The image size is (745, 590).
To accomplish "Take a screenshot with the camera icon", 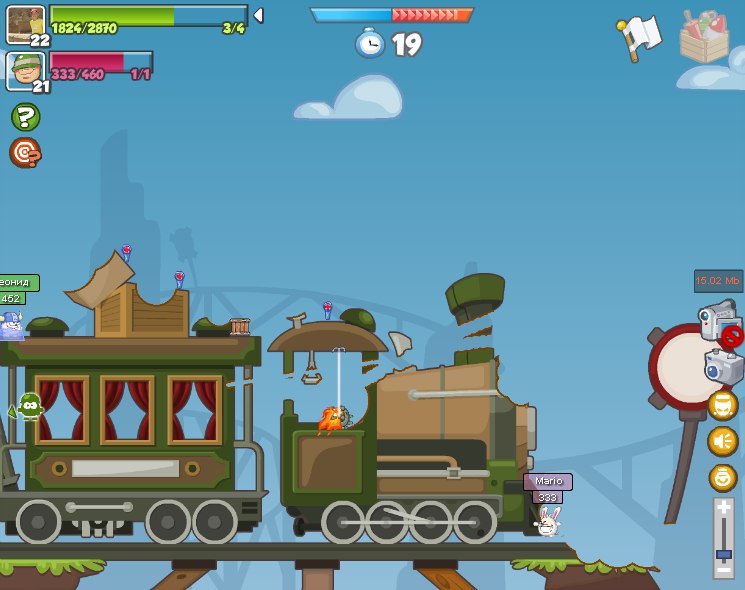I will pos(724,366).
